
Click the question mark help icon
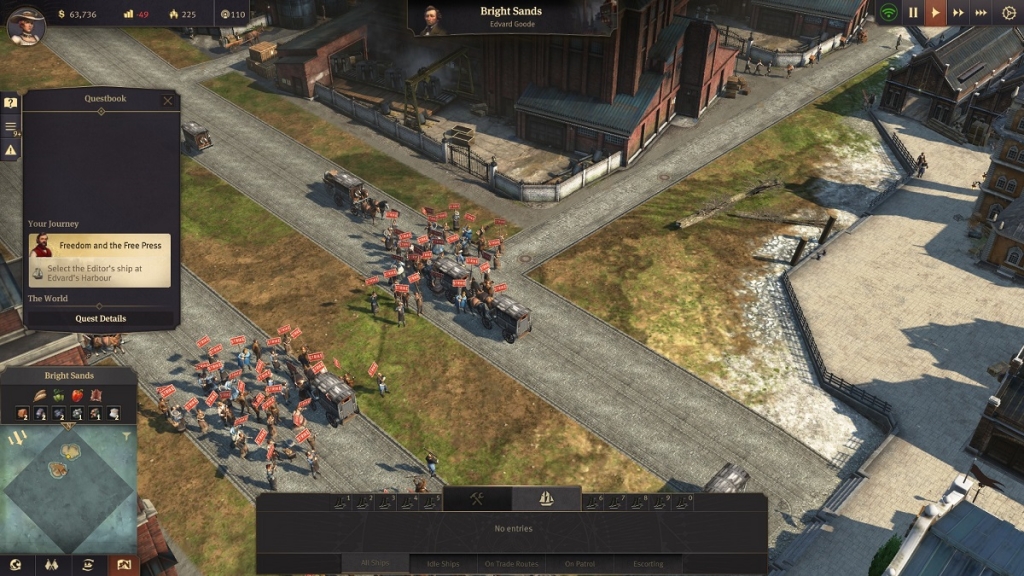pos(11,103)
